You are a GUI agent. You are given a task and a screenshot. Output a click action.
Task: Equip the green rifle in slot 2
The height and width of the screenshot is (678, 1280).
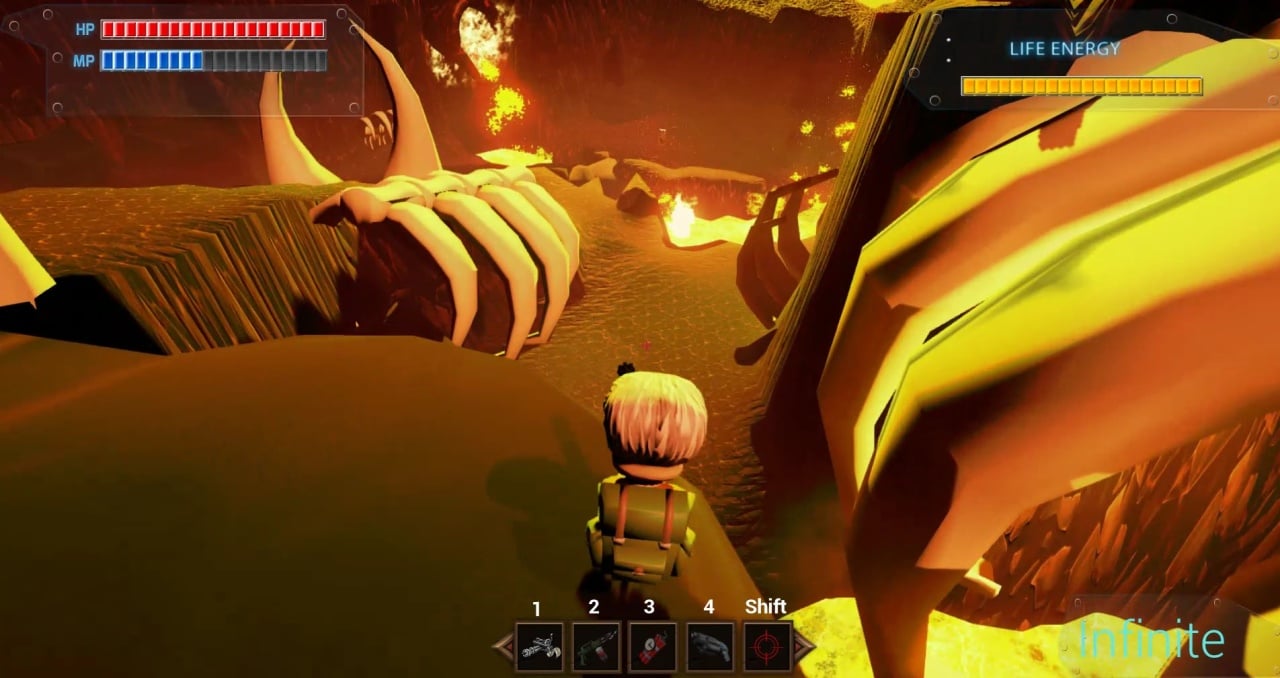coord(596,647)
